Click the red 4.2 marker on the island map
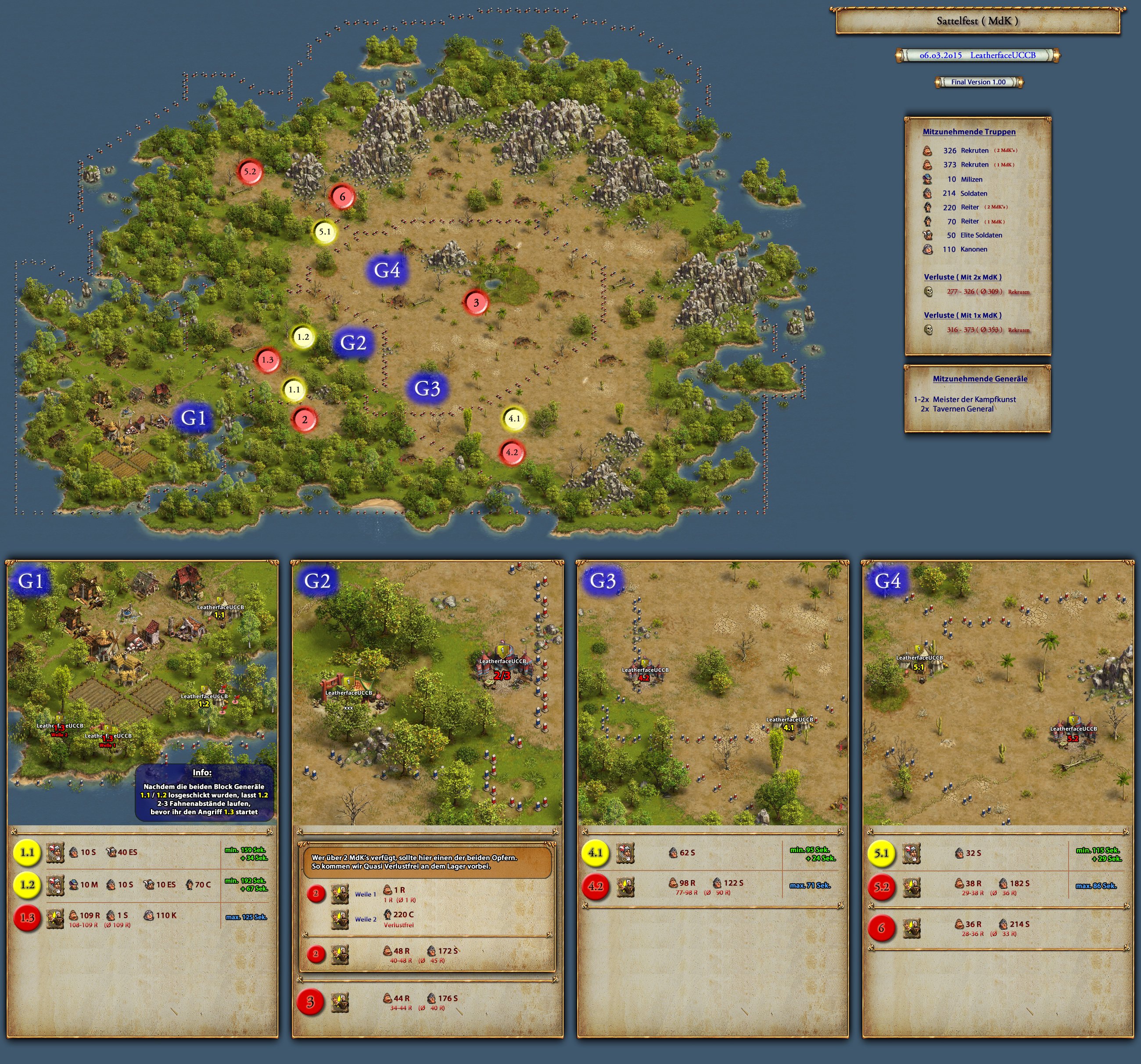The image size is (1141, 1064). [x=511, y=452]
